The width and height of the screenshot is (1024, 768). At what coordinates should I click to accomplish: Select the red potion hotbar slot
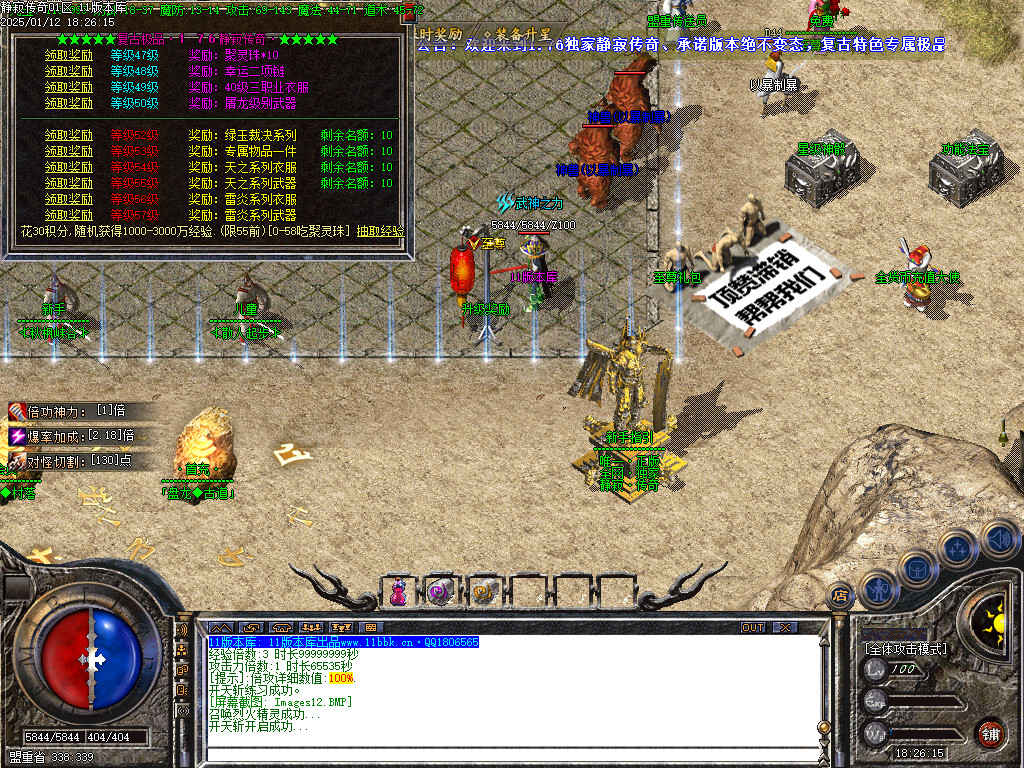398,592
